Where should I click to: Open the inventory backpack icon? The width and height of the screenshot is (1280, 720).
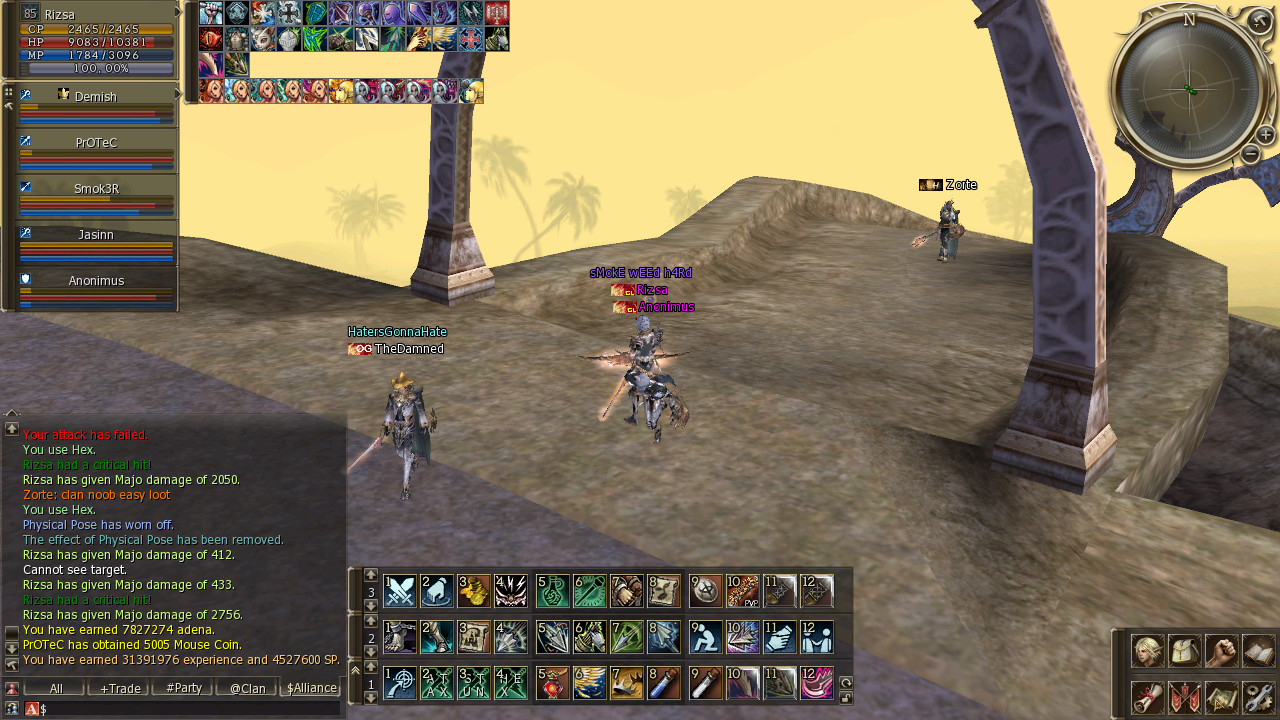(x=1184, y=651)
